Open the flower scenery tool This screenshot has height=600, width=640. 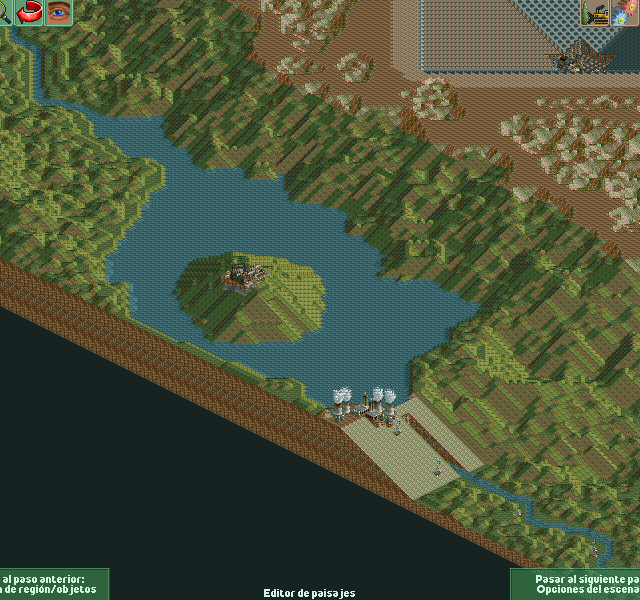click(x=629, y=13)
